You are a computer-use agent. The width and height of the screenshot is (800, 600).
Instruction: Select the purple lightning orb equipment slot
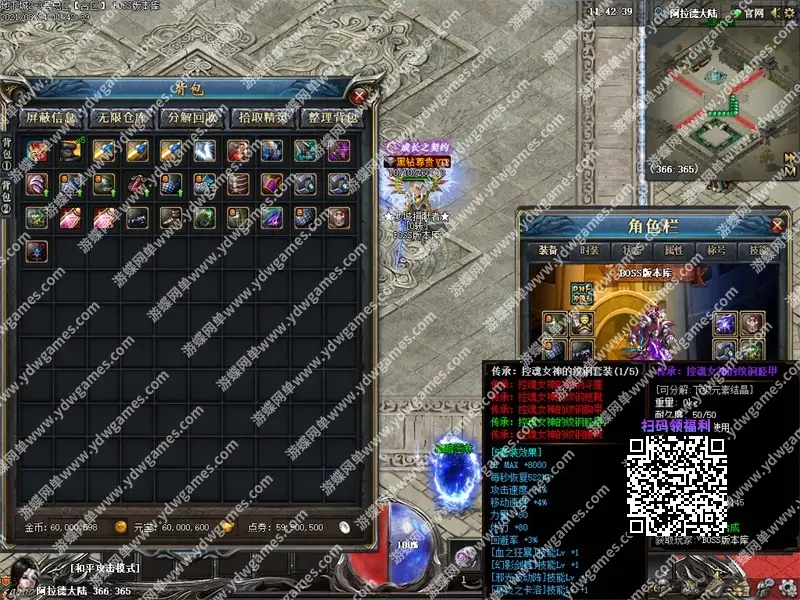[725, 323]
